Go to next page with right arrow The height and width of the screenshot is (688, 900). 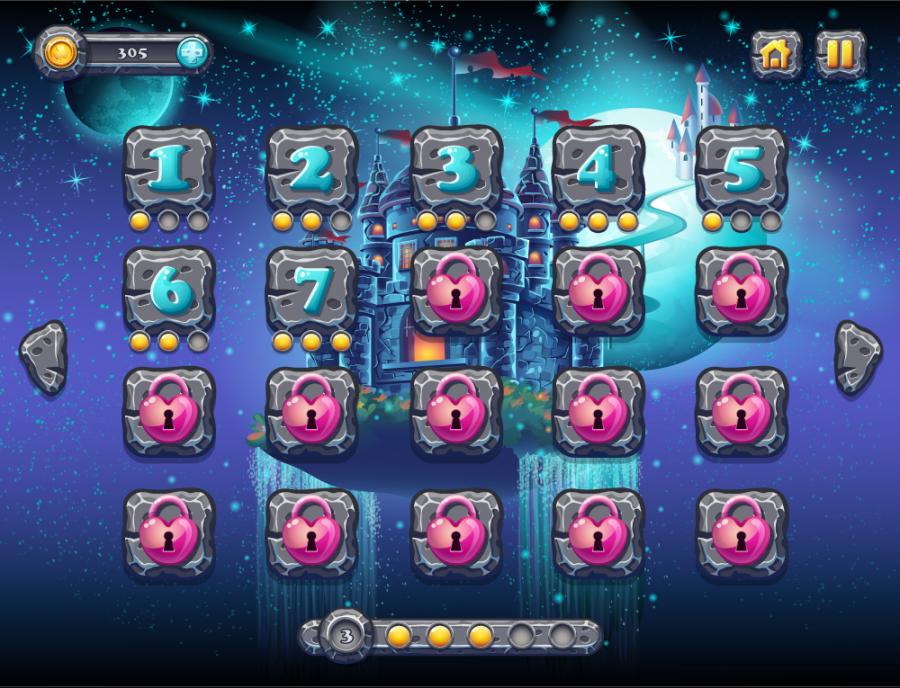tap(857, 356)
